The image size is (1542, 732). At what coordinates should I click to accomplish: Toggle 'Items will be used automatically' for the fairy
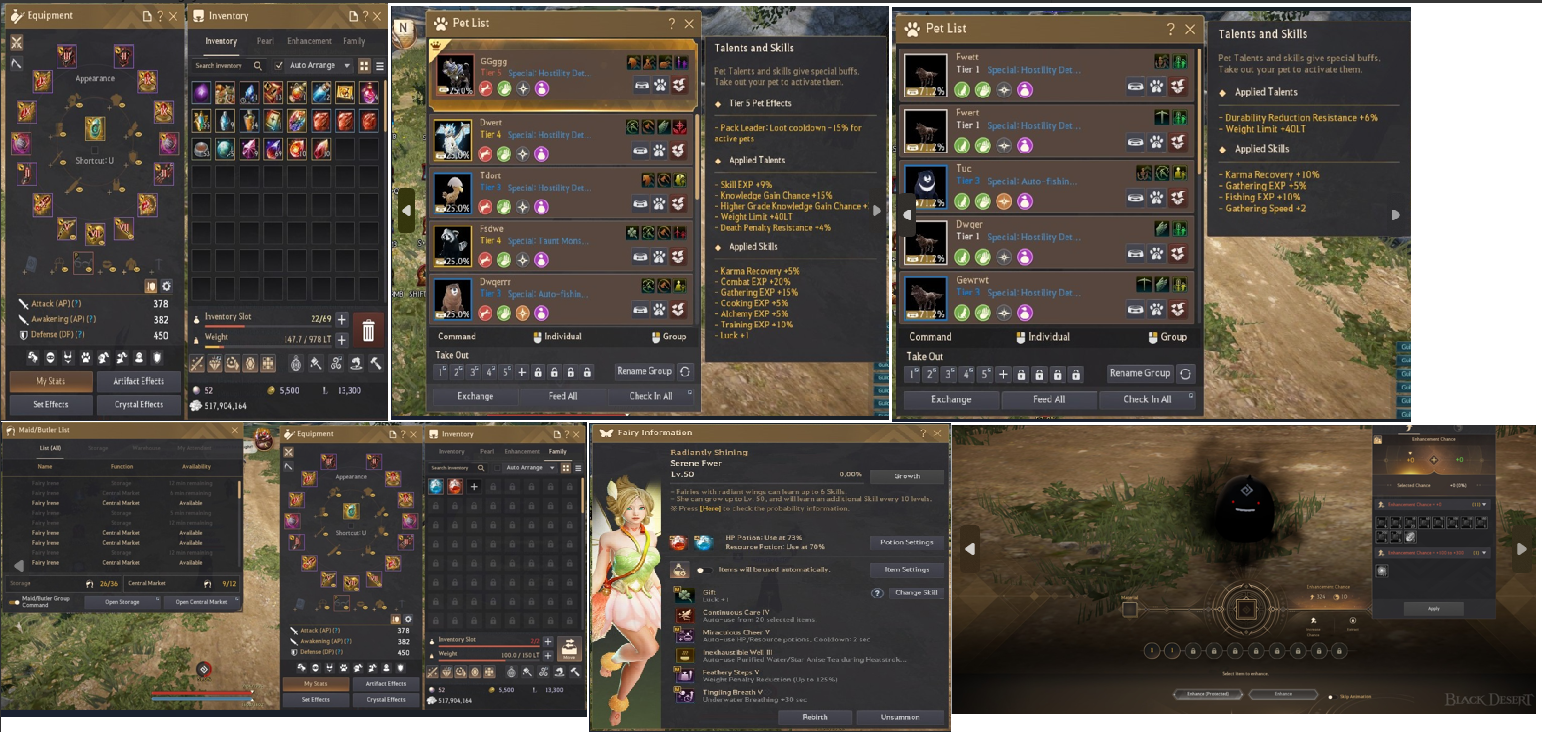click(x=706, y=570)
